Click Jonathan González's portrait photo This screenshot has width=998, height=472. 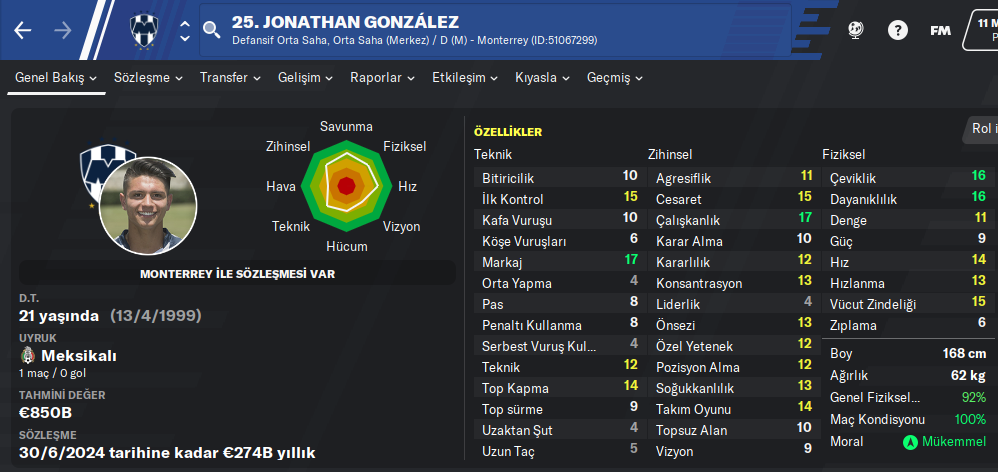pos(148,205)
